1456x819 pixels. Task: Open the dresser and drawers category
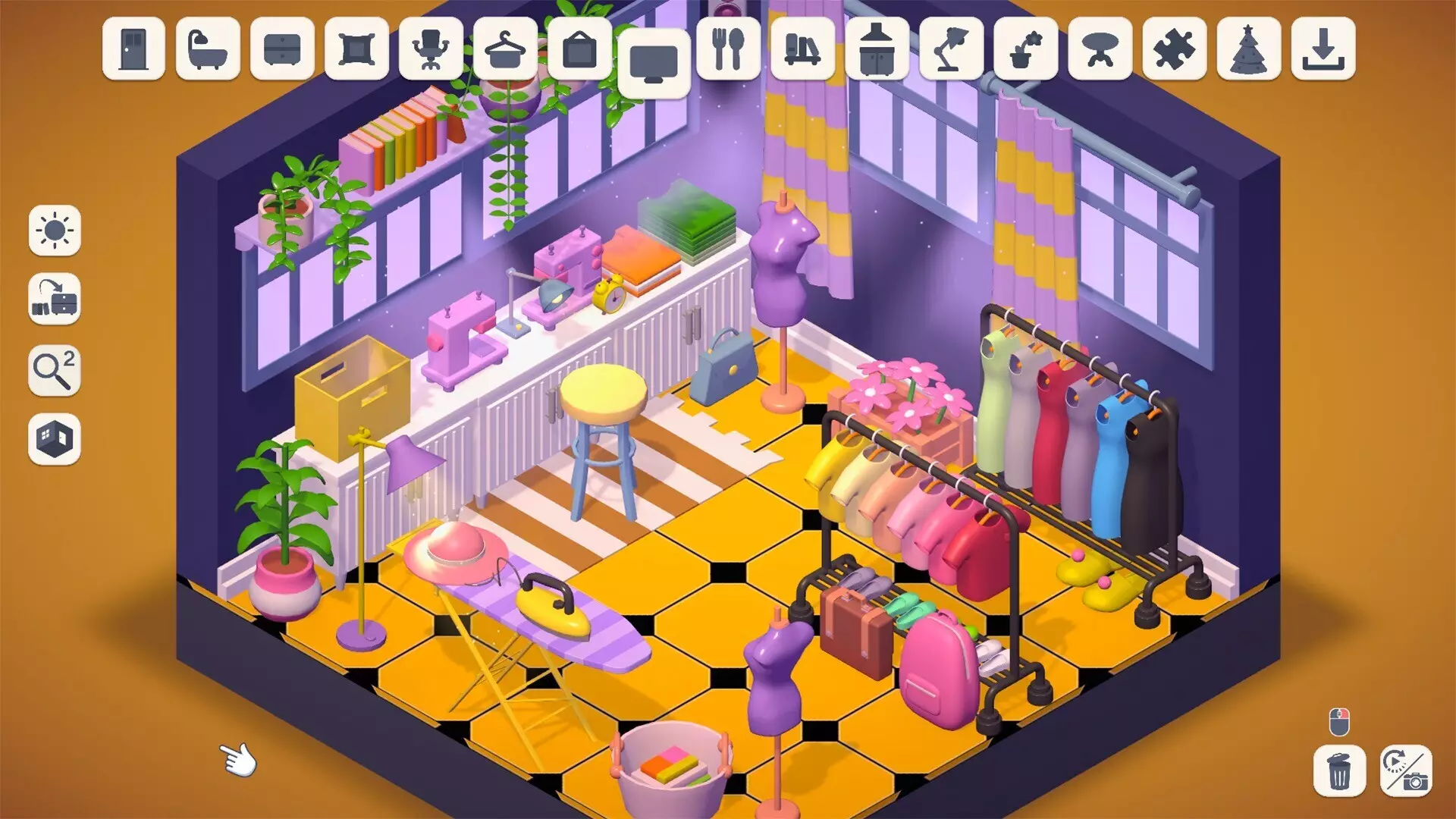point(281,52)
